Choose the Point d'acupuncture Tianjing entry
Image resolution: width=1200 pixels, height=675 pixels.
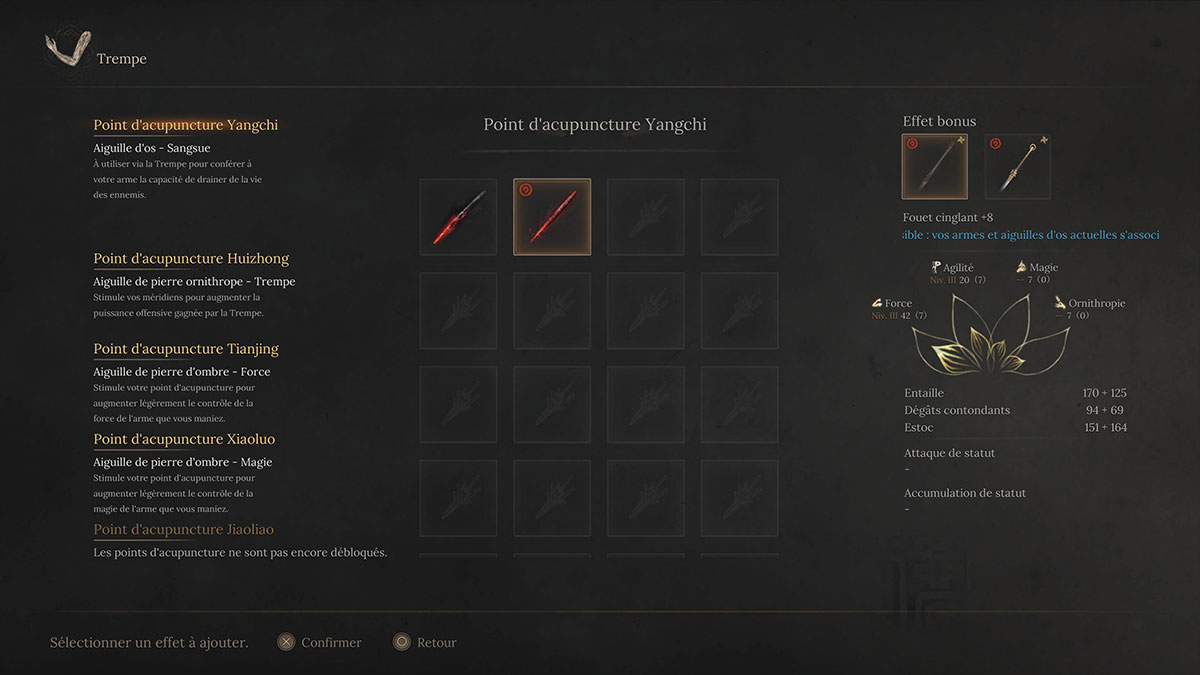[186, 349]
